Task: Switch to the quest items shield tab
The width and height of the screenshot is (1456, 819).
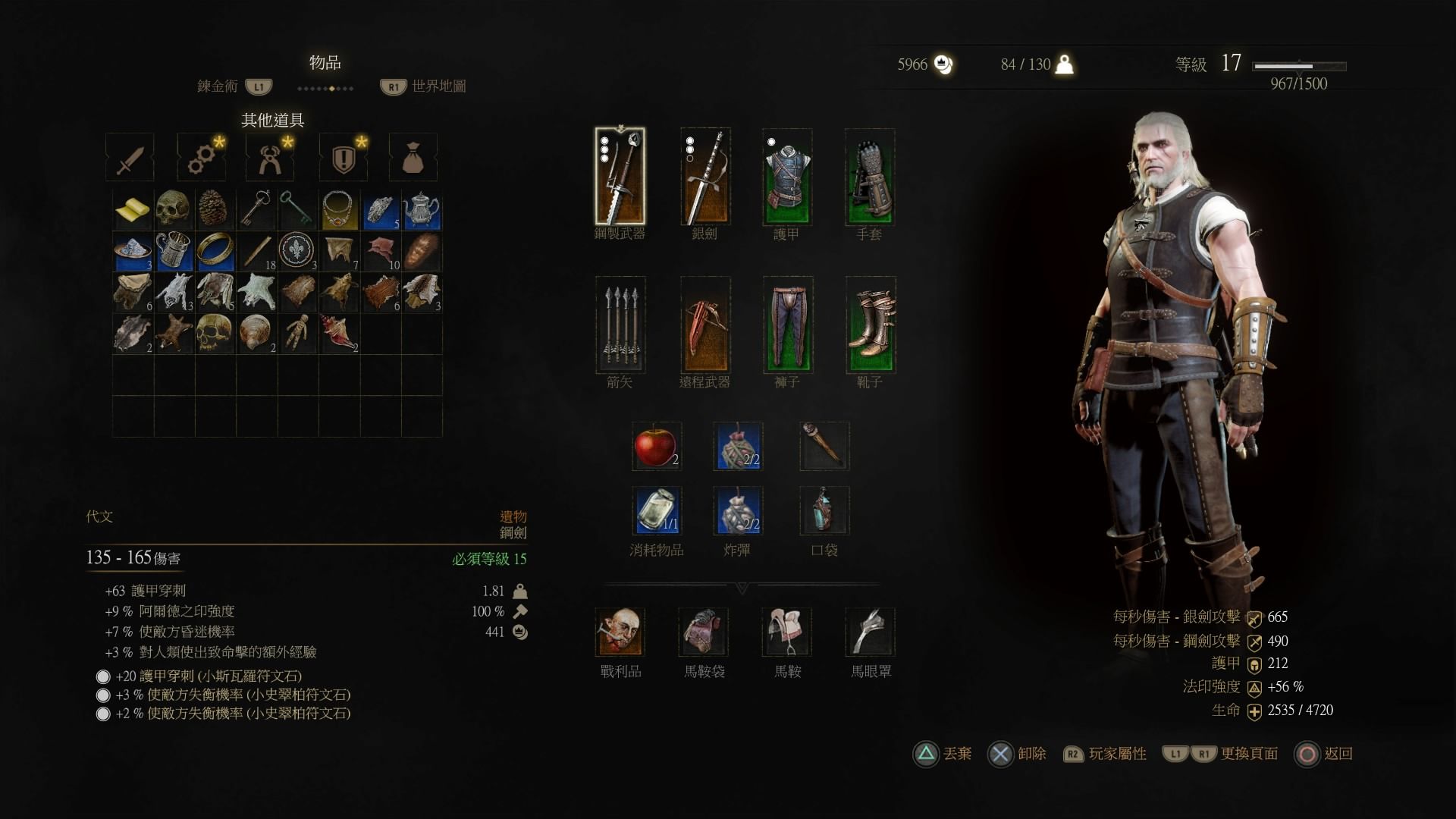Action: point(344,158)
